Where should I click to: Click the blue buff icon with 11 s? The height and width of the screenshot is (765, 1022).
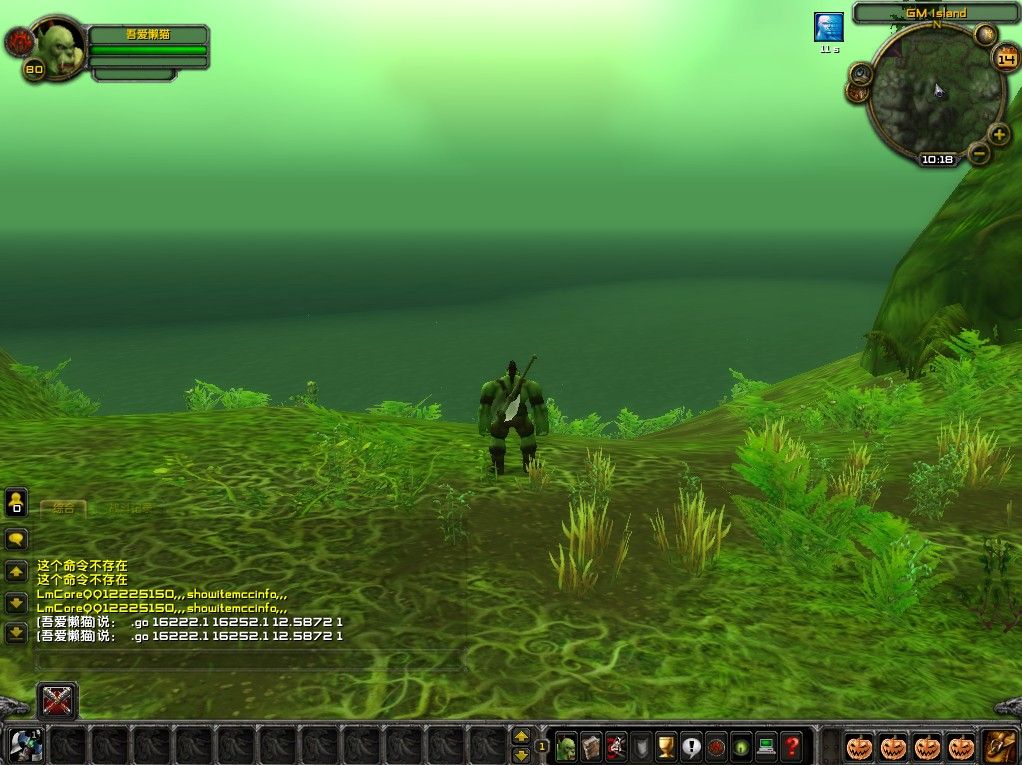[x=829, y=27]
